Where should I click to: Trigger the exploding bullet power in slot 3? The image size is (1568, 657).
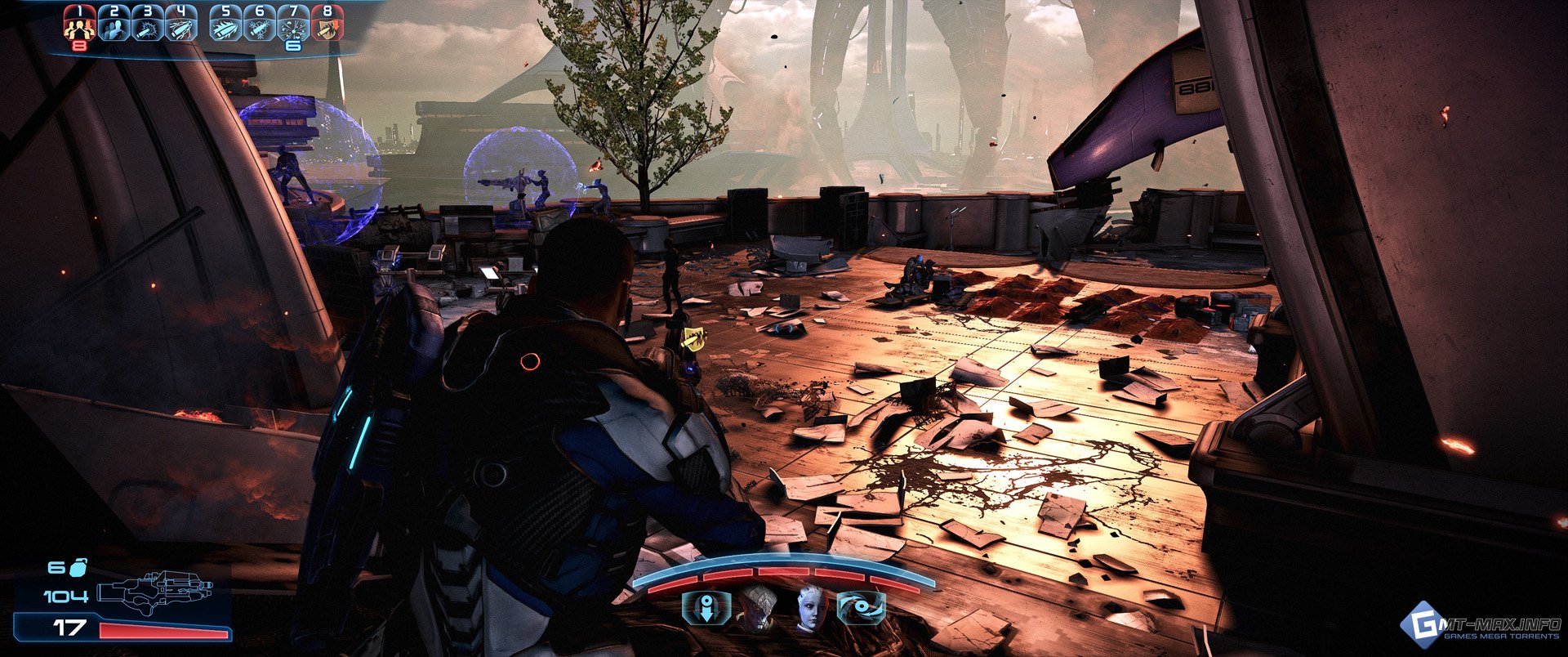148,25
